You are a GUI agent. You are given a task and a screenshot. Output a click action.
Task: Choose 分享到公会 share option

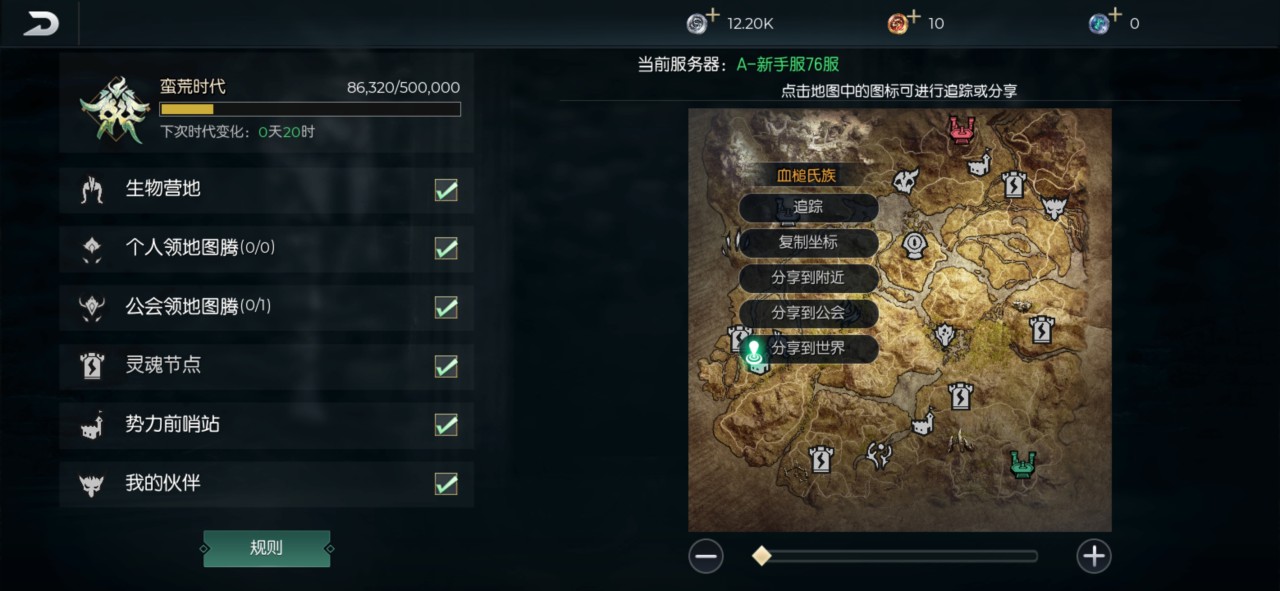pos(808,313)
